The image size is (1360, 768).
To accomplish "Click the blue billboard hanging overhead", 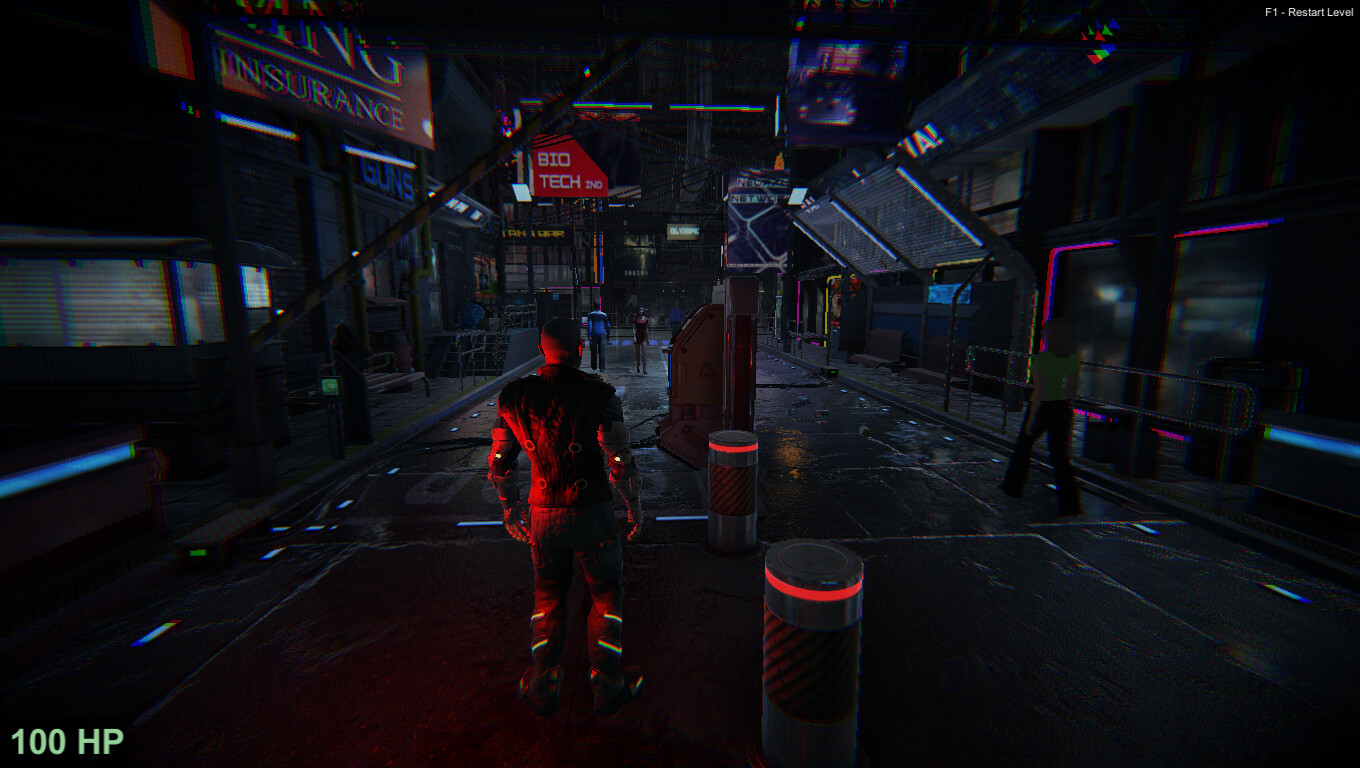I will (x=836, y=78).
